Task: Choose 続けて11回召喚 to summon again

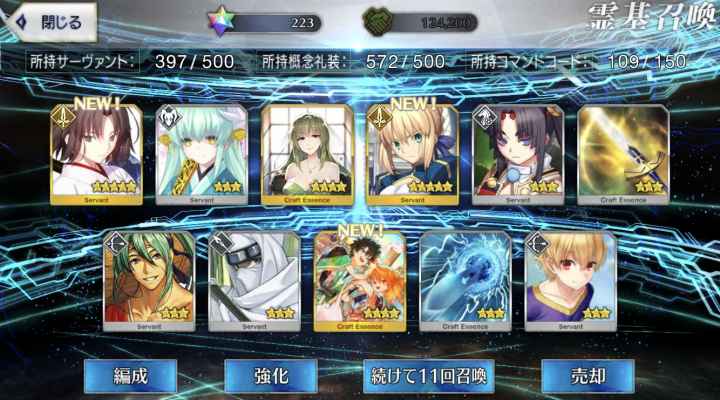Action: click(x=428, y=376)
